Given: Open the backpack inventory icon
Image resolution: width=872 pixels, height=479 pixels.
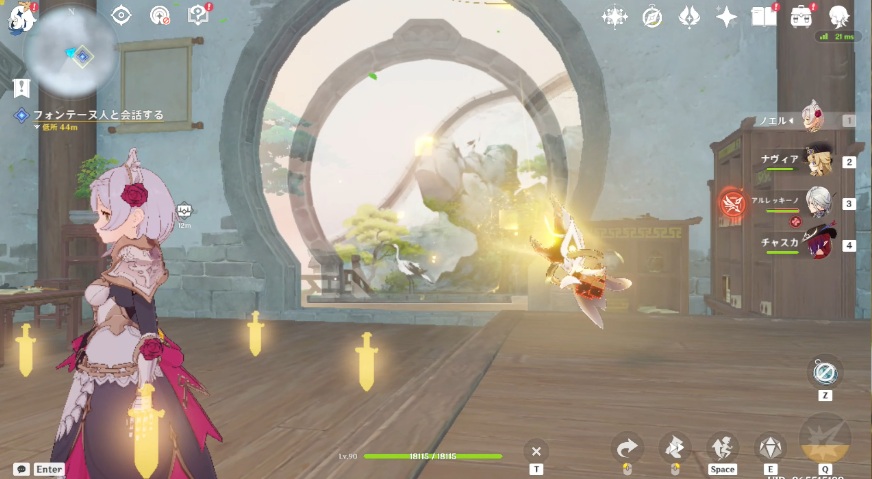Looking at the screenshot, I should (x=801, y=16).
